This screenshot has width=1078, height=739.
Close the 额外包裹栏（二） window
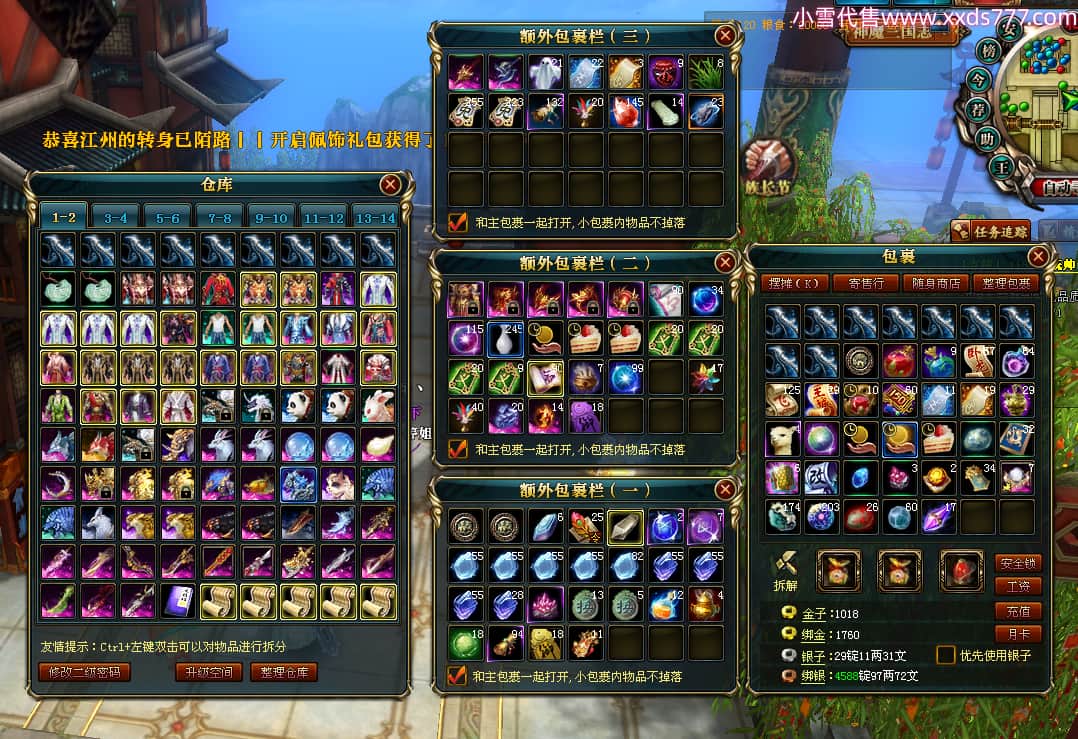[726, 262]
